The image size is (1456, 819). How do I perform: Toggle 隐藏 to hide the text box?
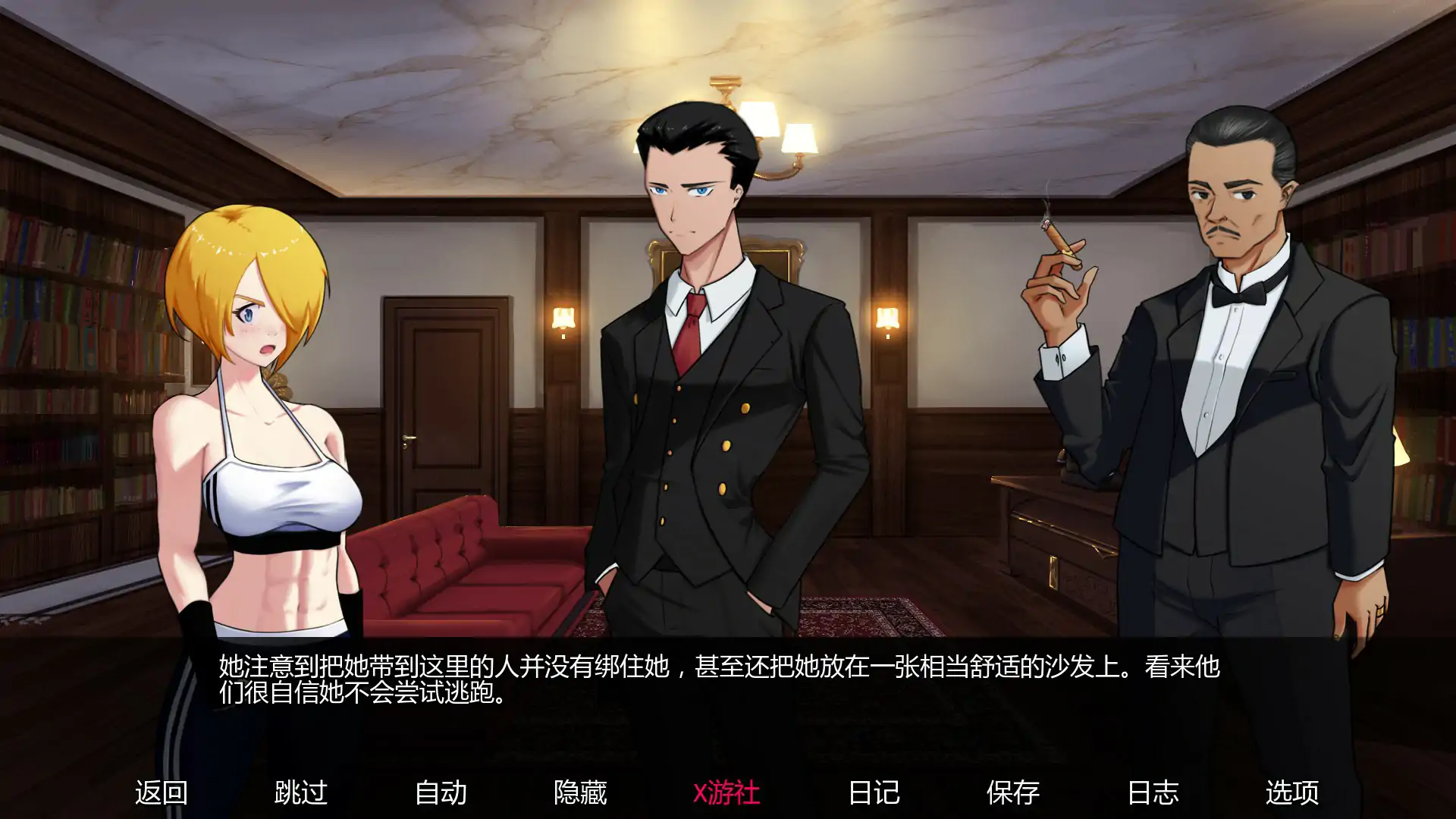(581, 793)
